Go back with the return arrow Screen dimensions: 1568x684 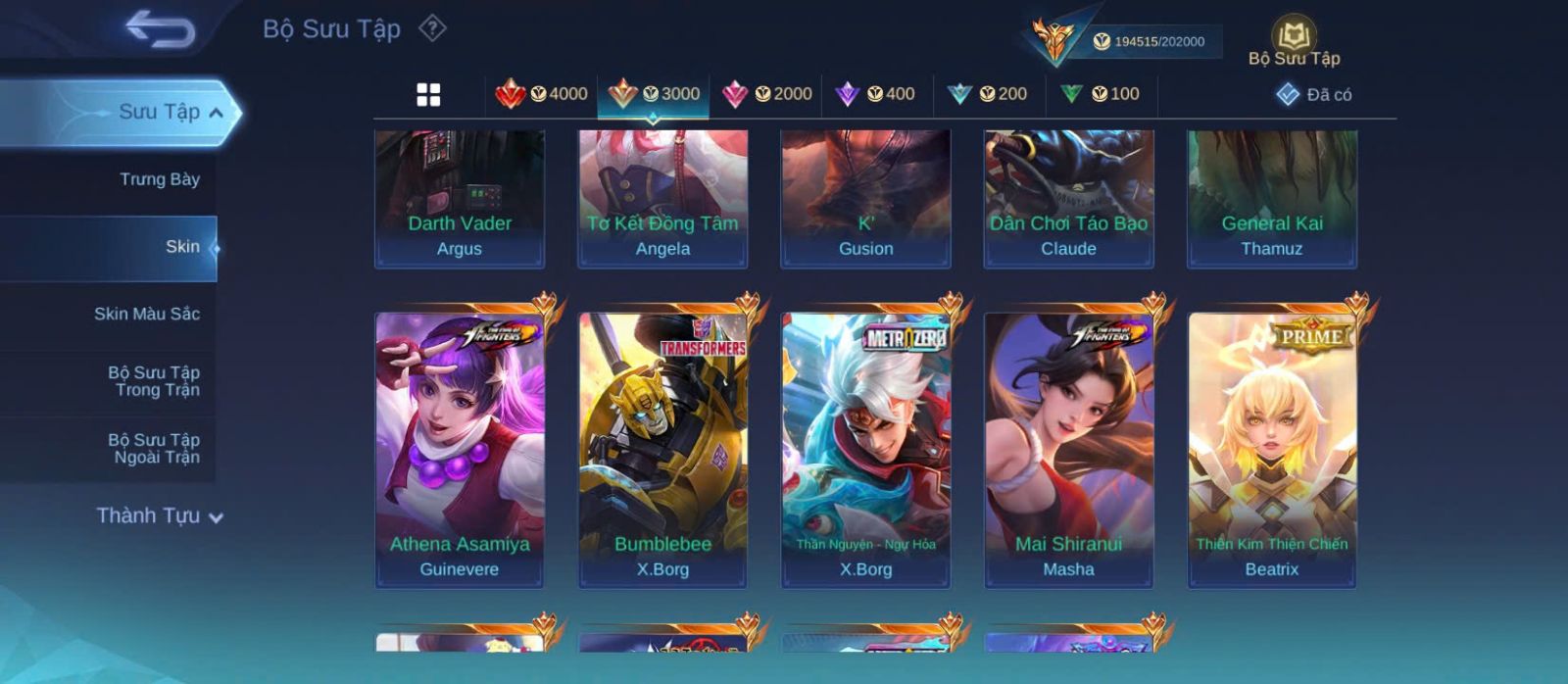point(160,29)
